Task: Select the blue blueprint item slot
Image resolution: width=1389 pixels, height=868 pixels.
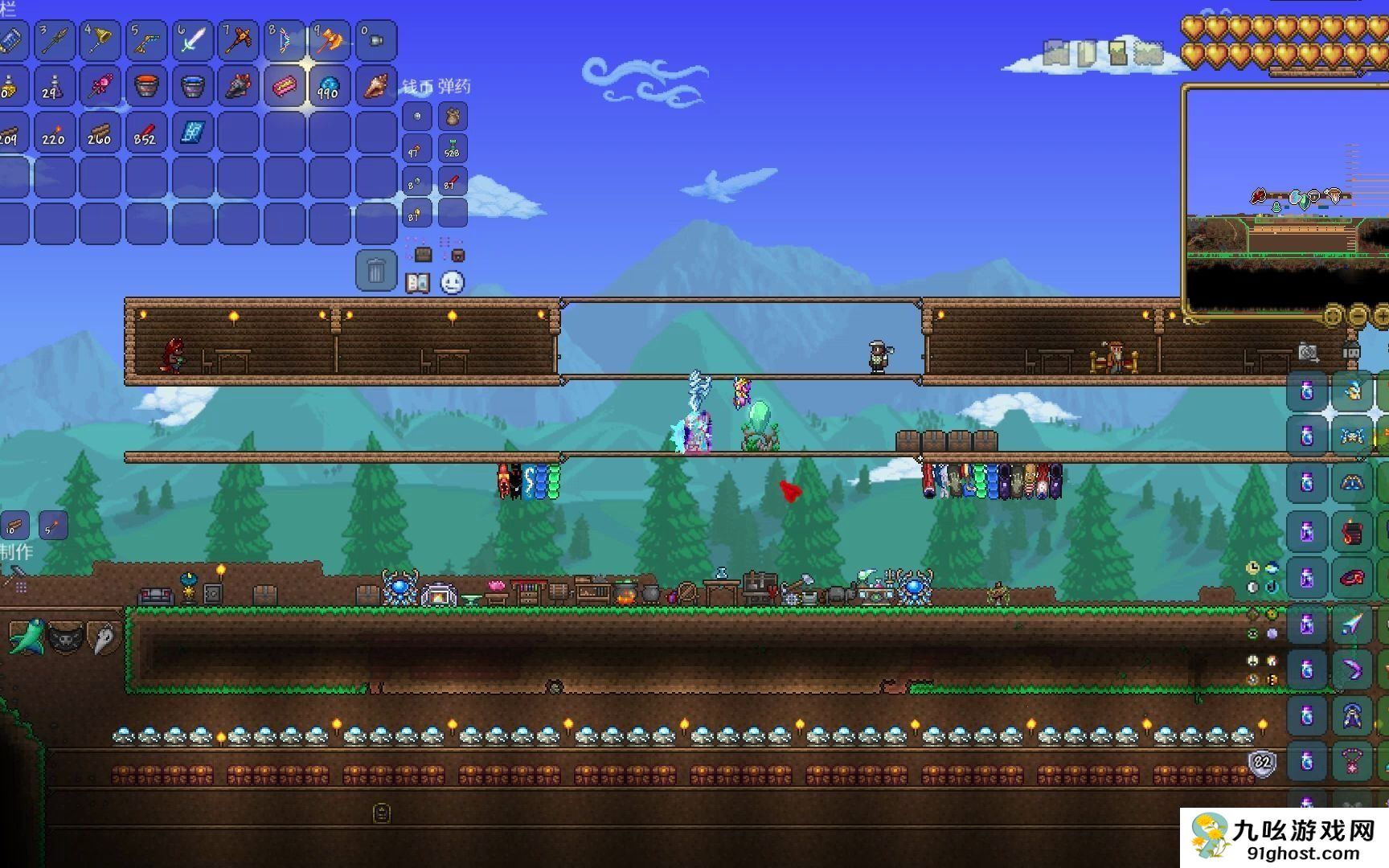Action: point(191,132)
